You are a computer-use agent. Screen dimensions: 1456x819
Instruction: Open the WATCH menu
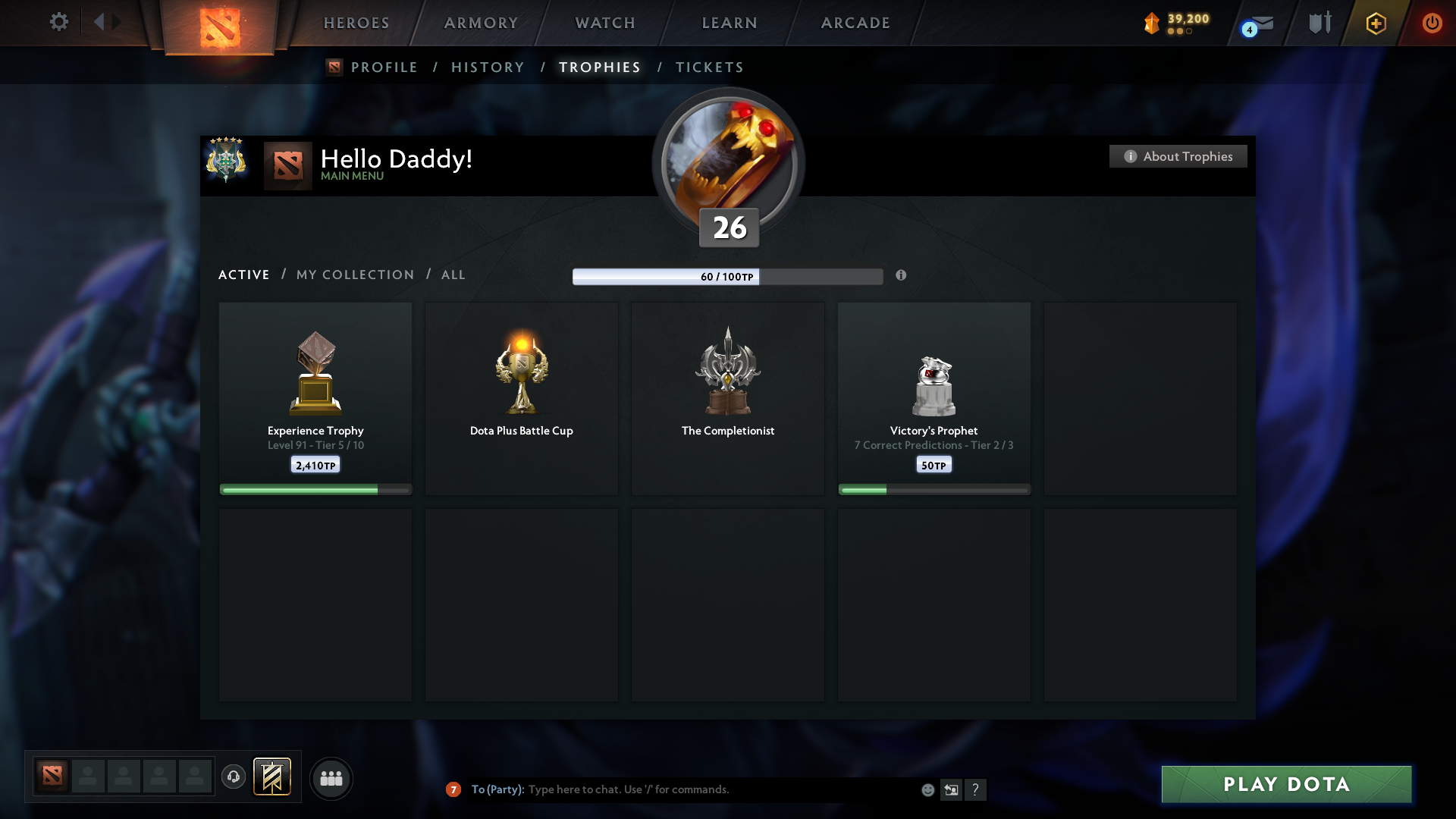[604, 23]
